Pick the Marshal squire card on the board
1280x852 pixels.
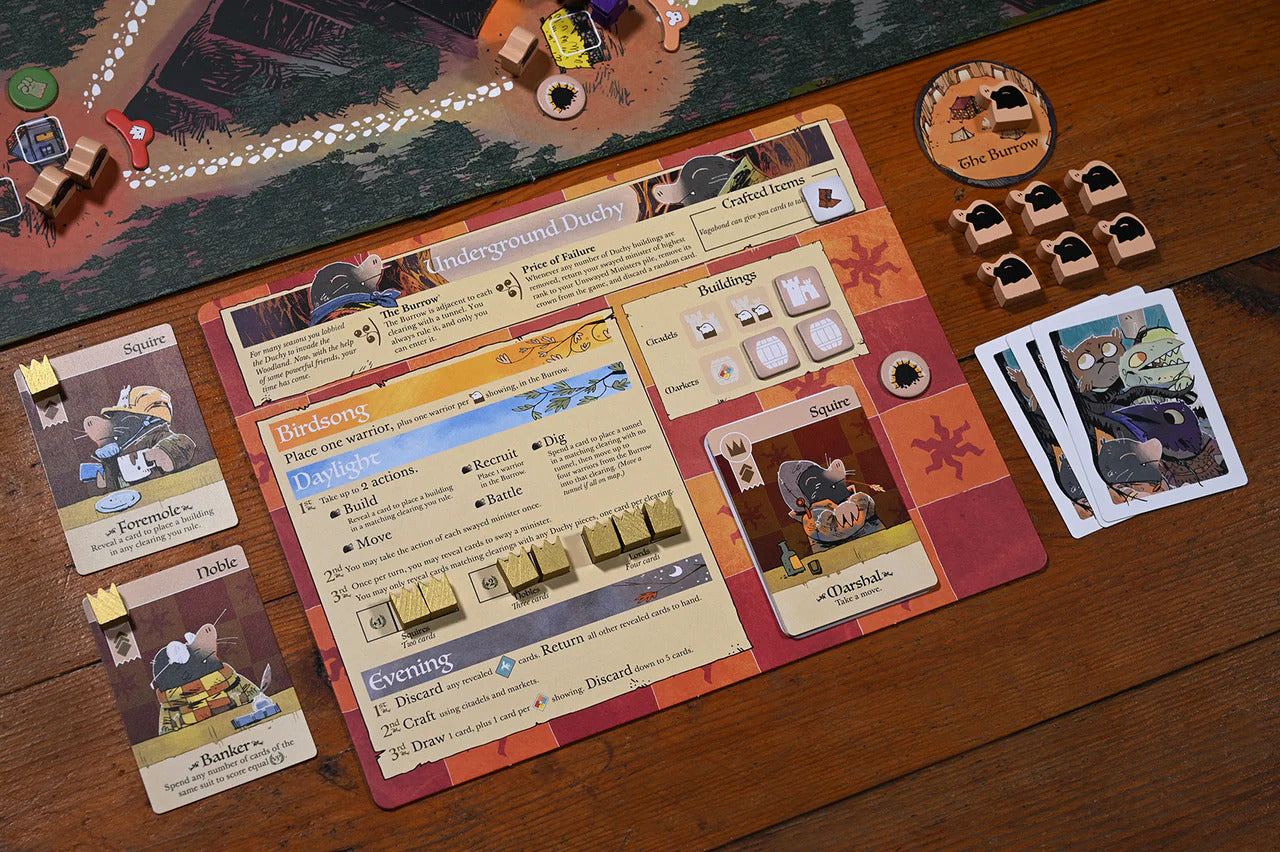[822, 509]
